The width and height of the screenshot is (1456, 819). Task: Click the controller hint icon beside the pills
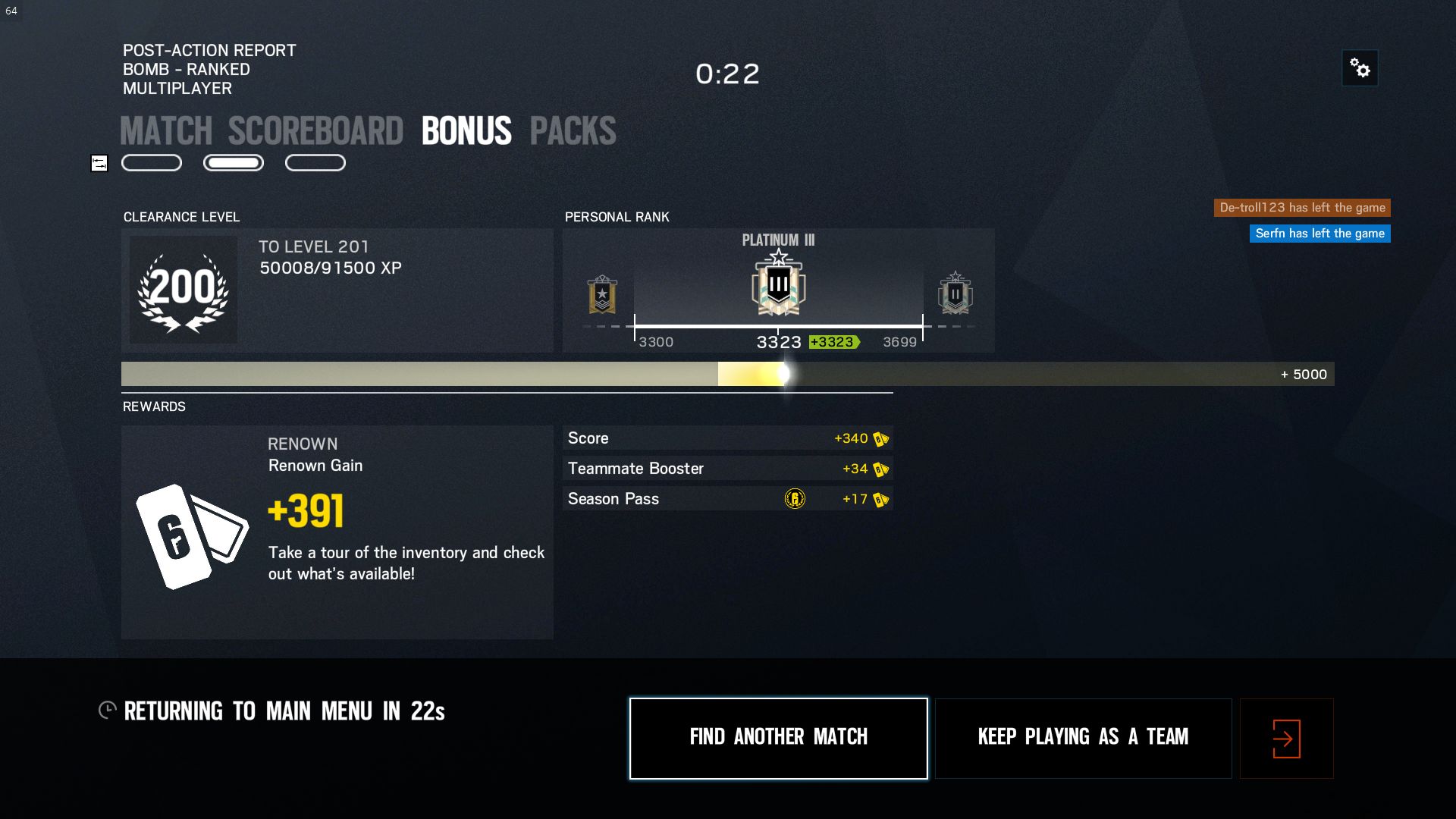click(x=99, y=162)
